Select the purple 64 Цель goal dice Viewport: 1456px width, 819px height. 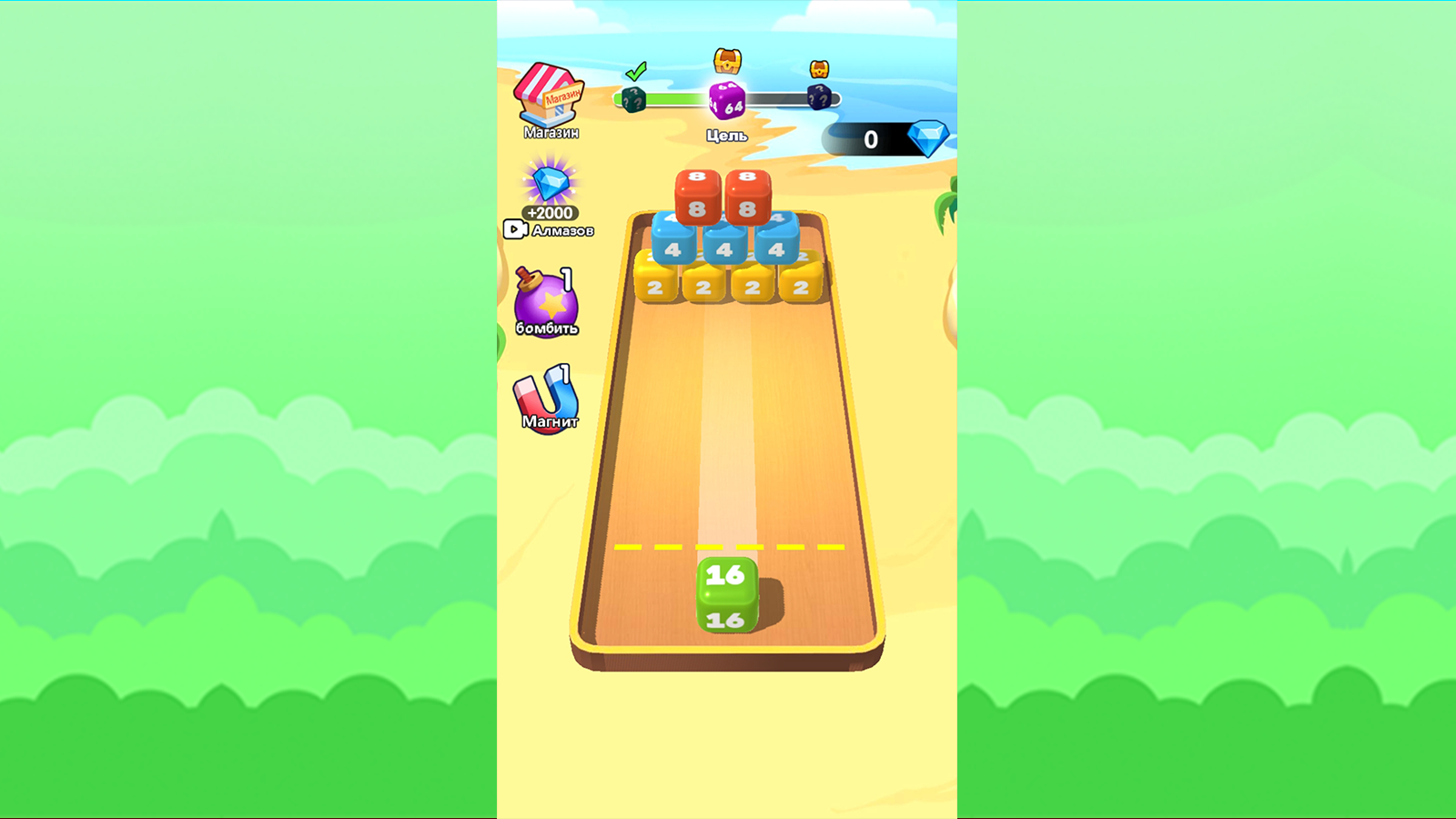coord(726,102)
